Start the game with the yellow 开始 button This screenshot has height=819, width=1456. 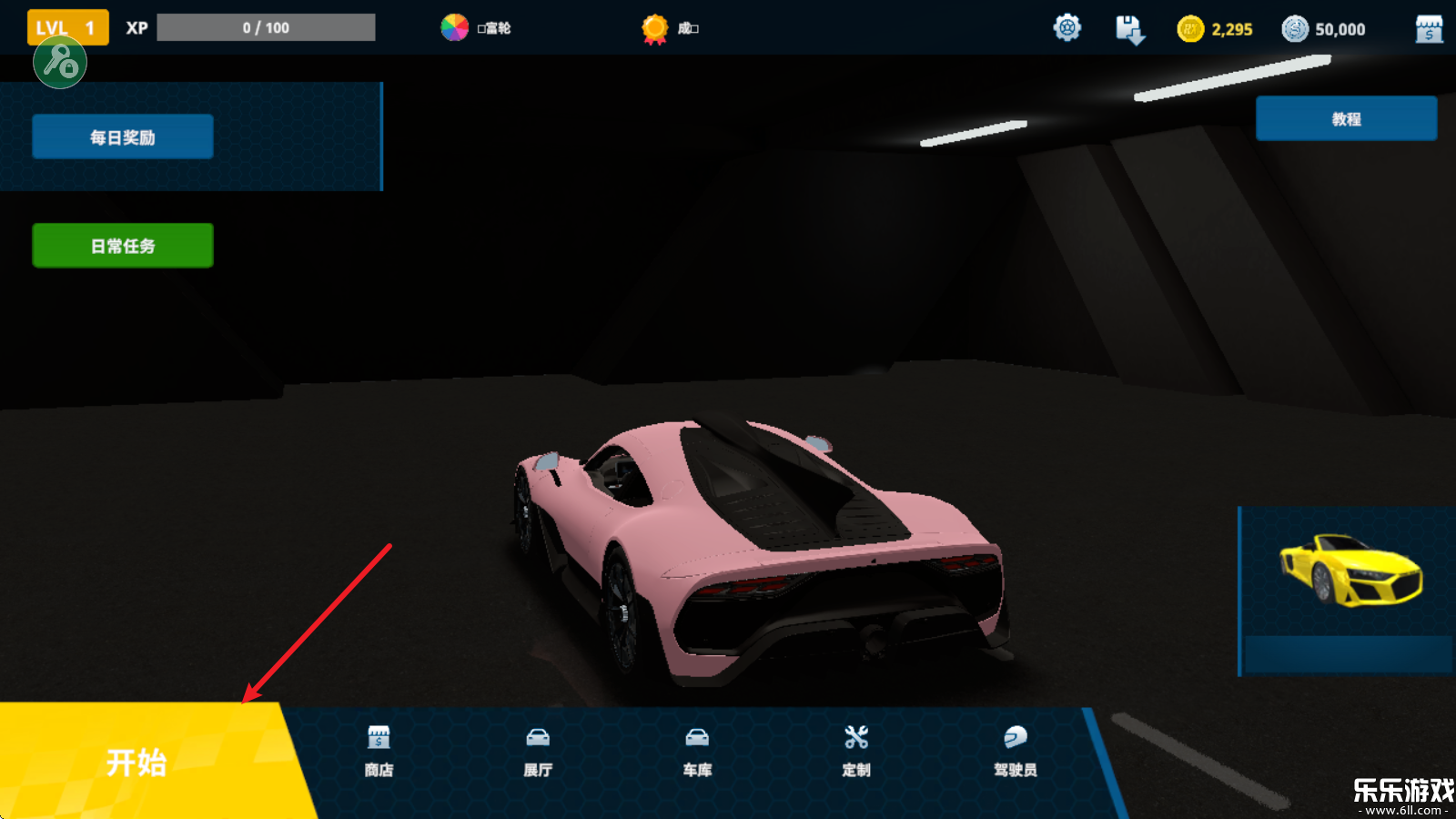[x=136, y=762]
